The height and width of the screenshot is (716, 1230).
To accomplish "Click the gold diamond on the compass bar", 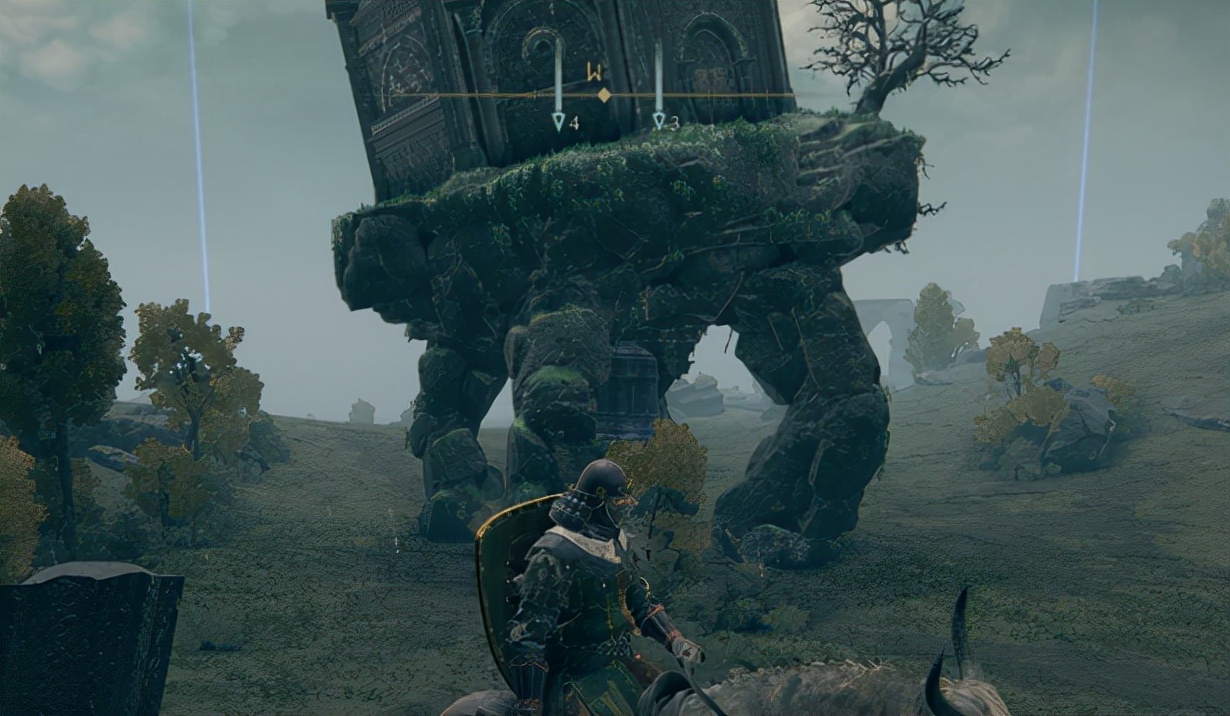I will (x=604, y=95).
